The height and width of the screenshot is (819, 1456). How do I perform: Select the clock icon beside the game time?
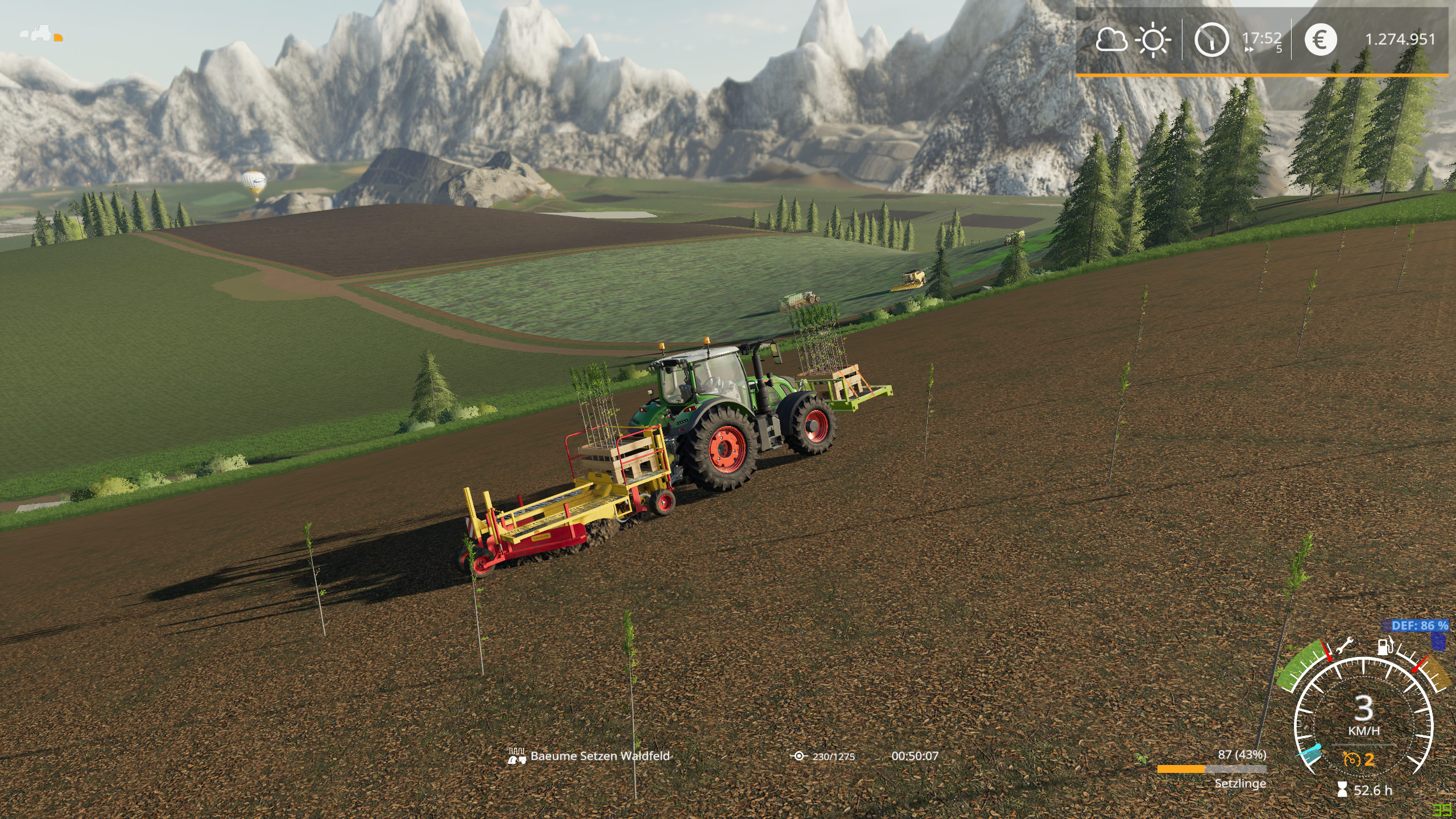click(x=1211, y=40)
